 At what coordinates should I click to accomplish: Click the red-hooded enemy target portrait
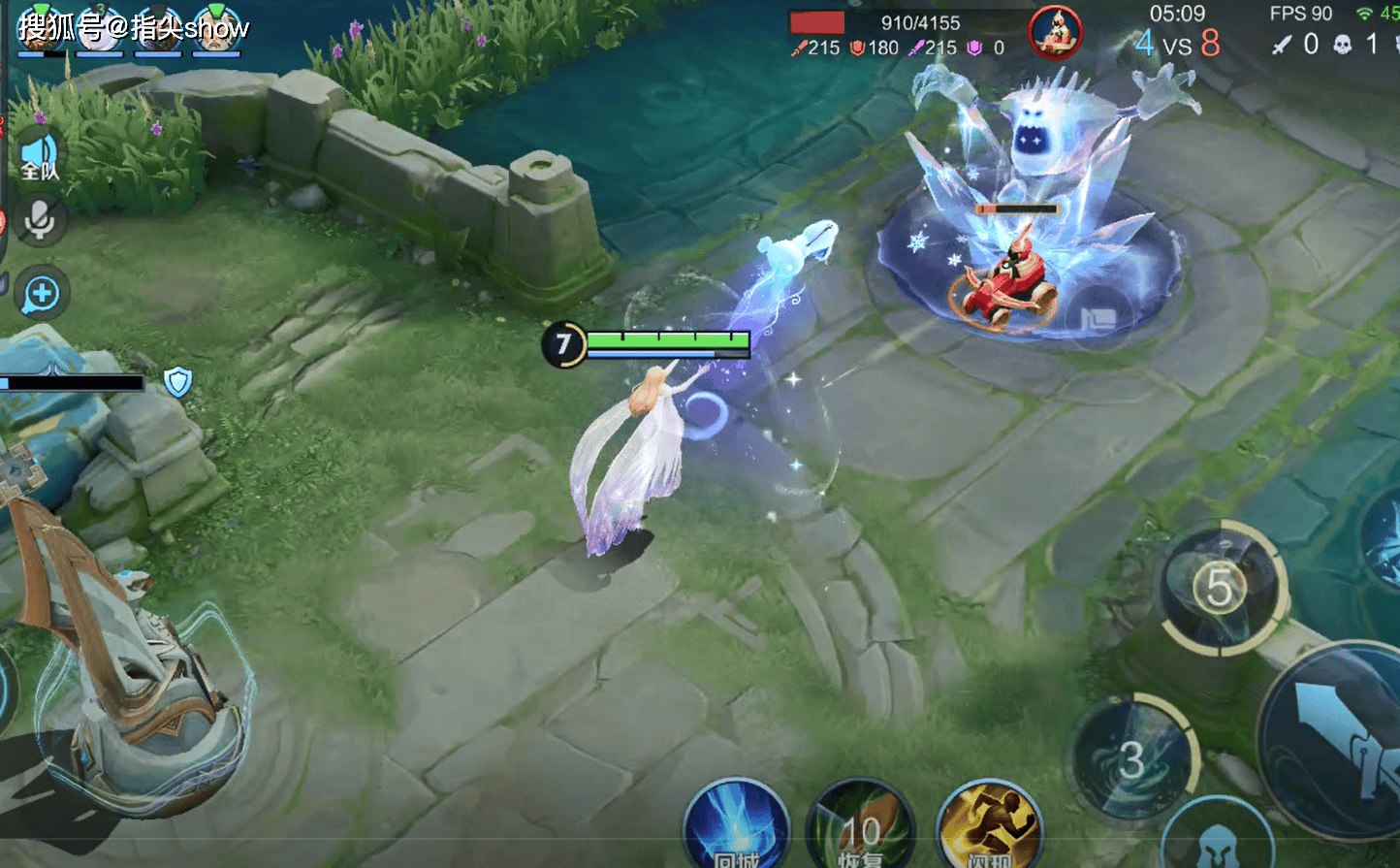coord(1055,32)
